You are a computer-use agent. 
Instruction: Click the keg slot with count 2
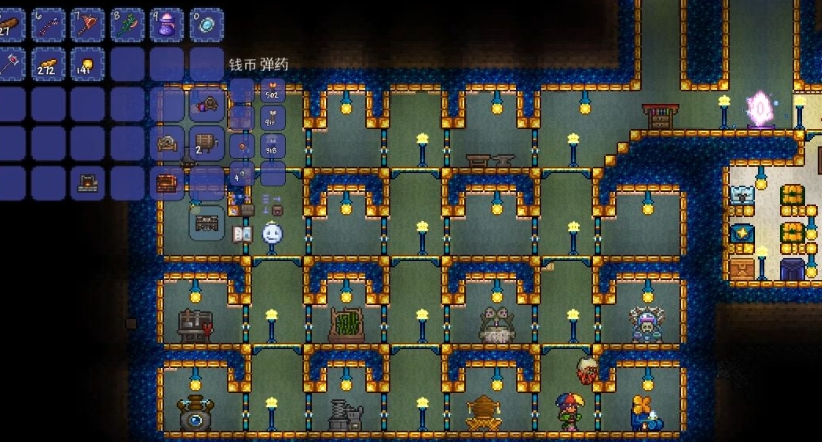(207, 143)
